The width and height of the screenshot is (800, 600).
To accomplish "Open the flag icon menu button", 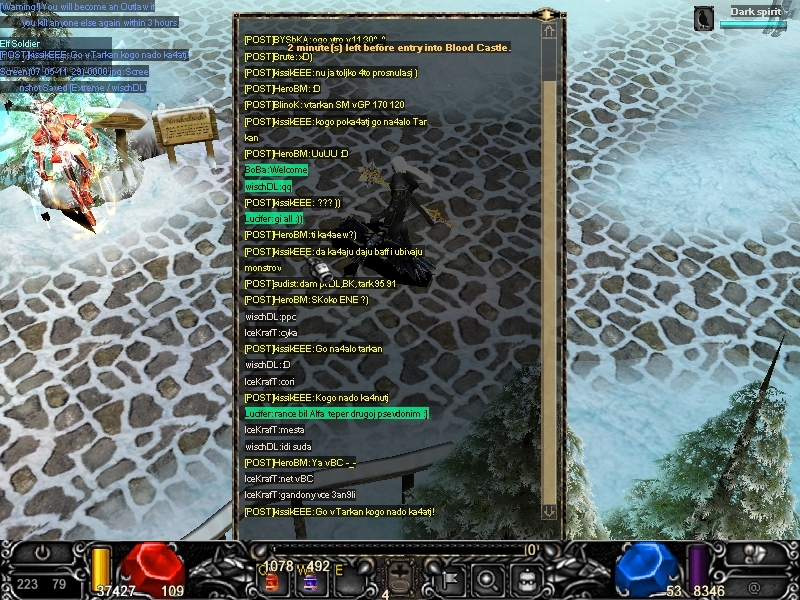I will click(x=450, y=578).
